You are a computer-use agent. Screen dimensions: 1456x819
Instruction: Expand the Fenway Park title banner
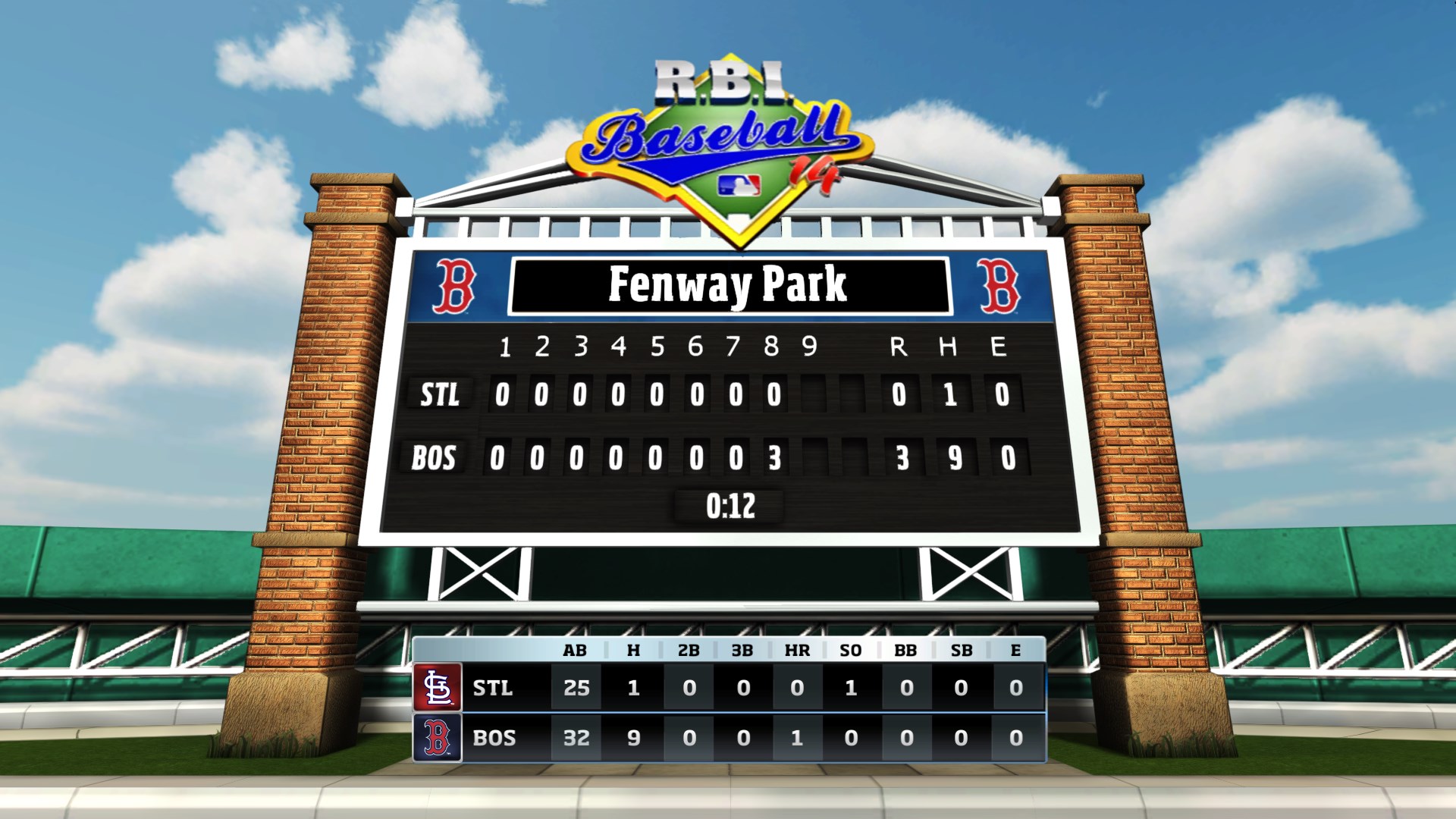click(x=732, y=288)
